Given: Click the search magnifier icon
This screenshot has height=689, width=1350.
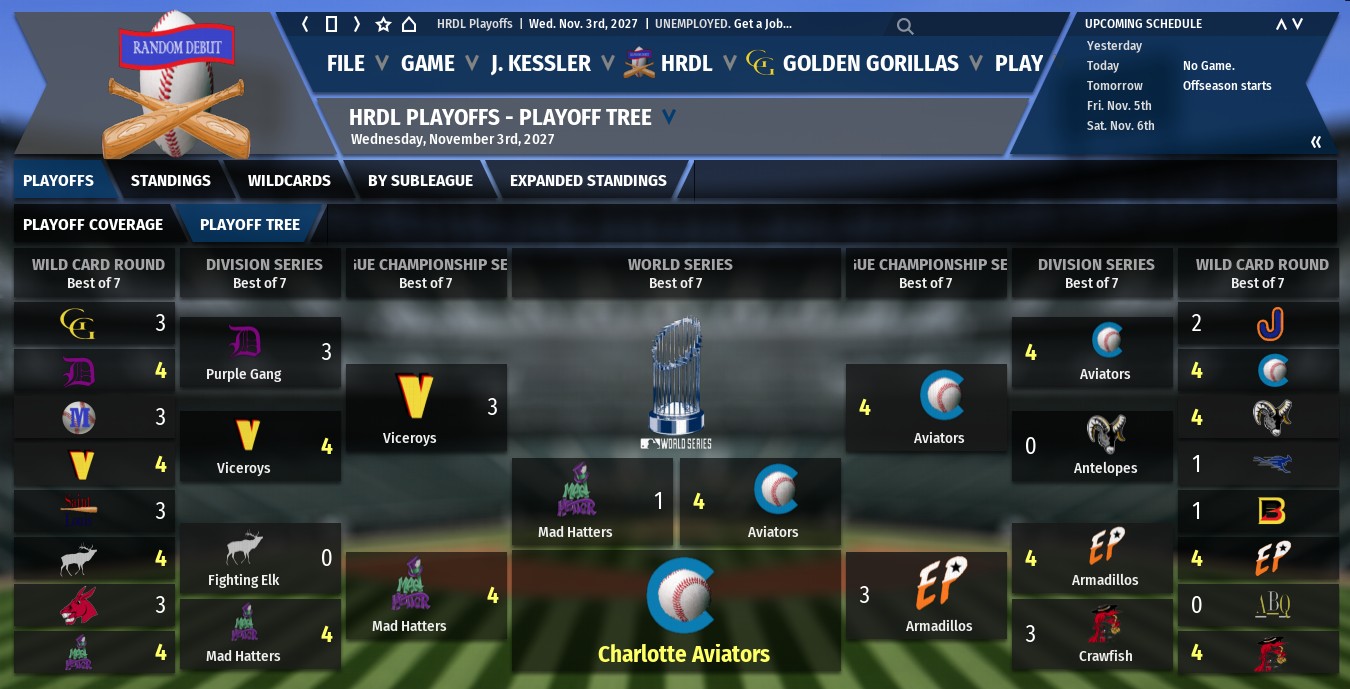Looking at the screenshot, I should tap(904, 26).
